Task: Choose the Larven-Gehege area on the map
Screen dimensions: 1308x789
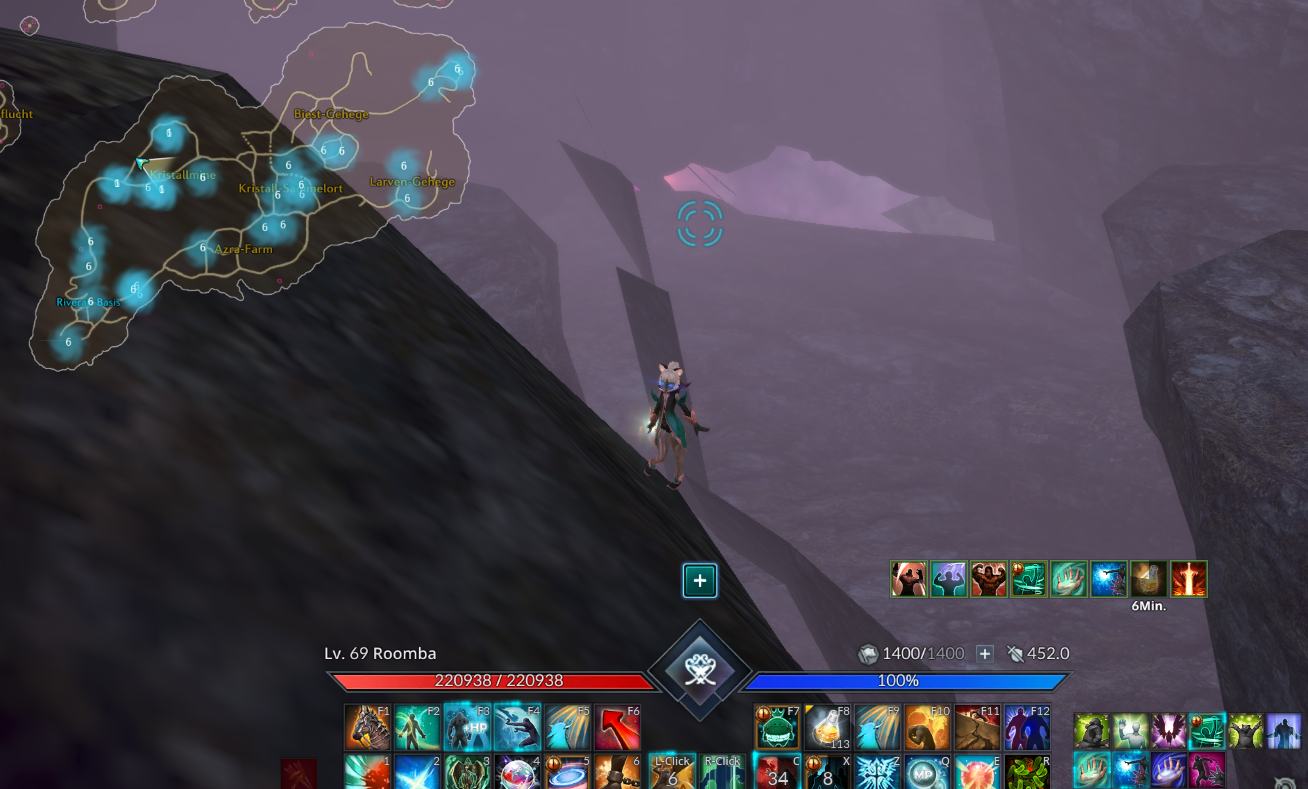Action: point(412,182)
